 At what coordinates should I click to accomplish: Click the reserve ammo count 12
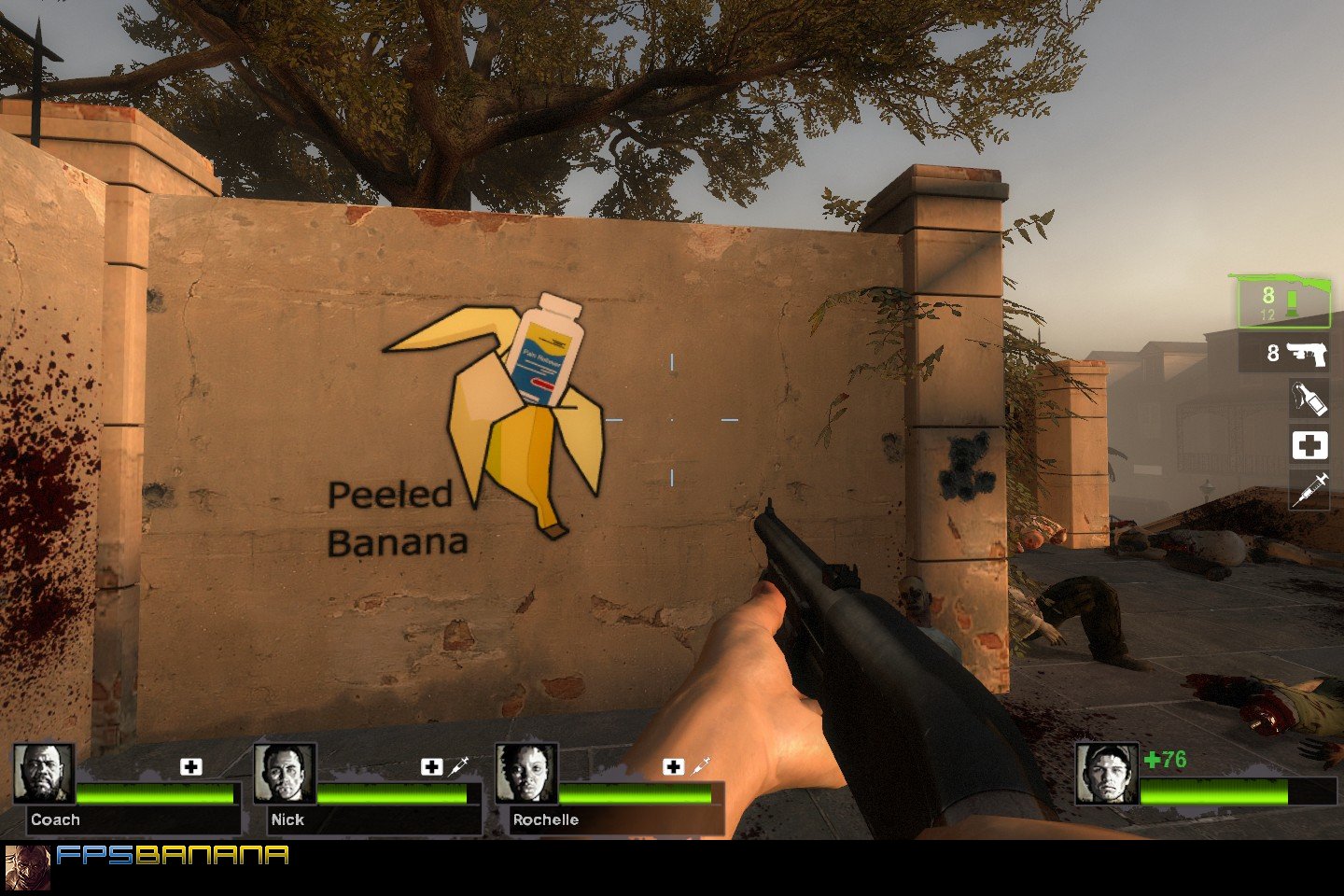1267,315
